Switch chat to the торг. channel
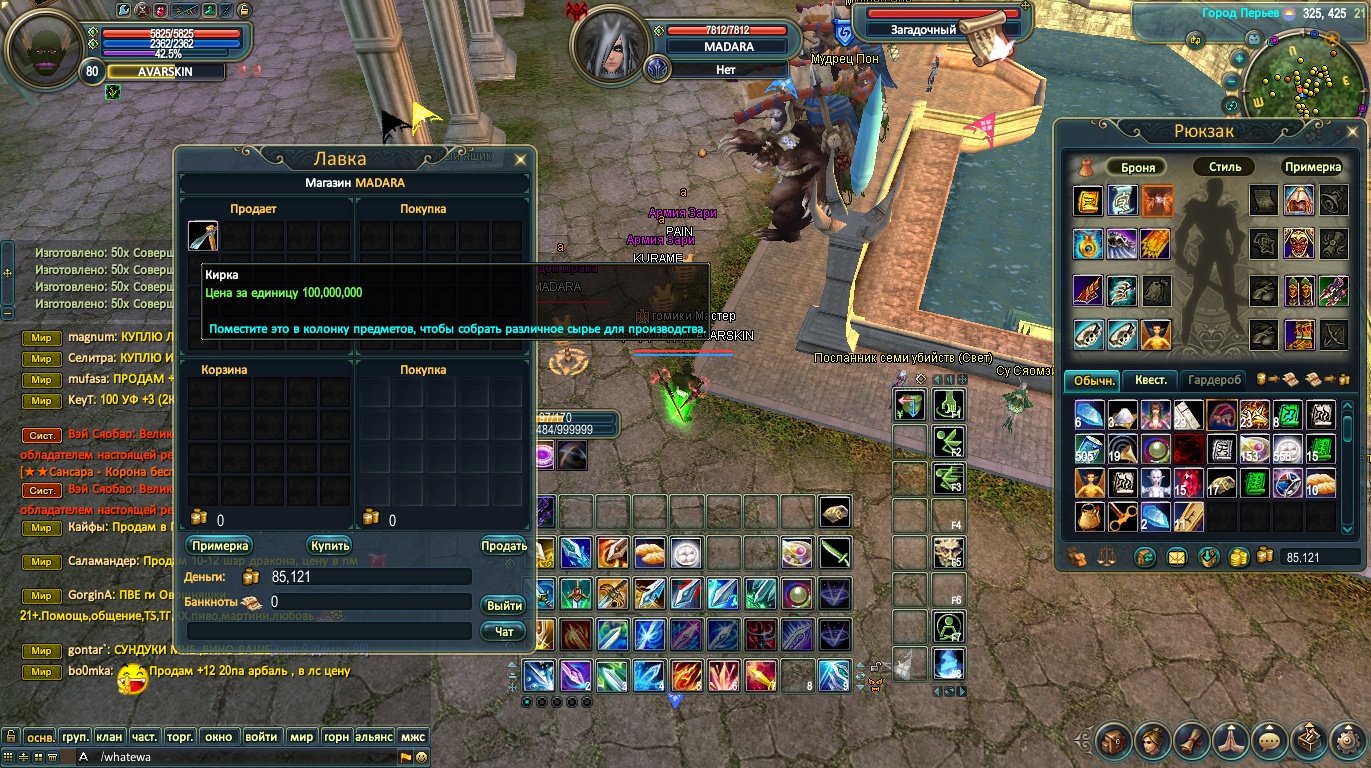Screen dimensions: 1371x768 click(x=180, y=737)
